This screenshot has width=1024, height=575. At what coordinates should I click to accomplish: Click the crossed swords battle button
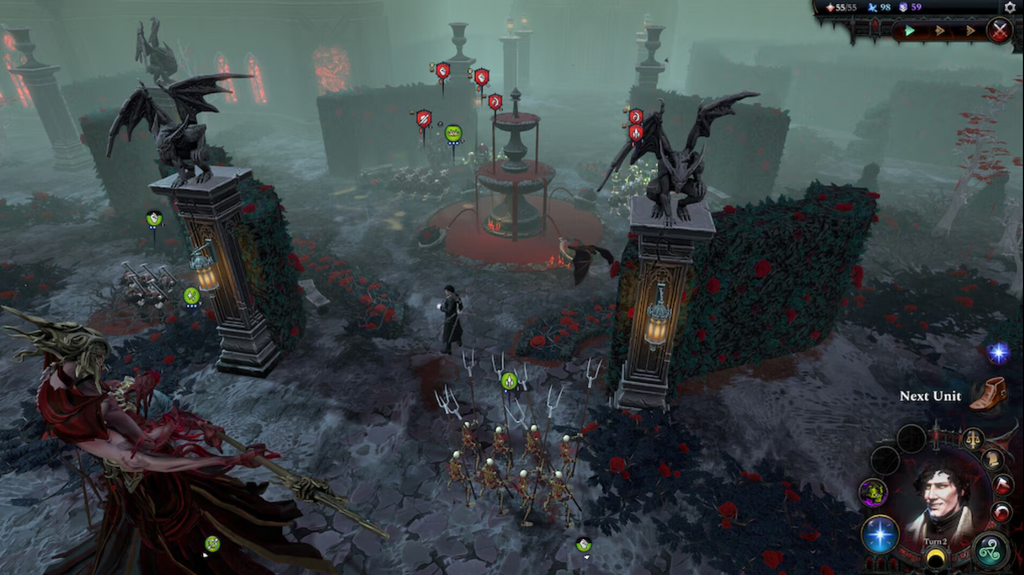click(998, 30)
